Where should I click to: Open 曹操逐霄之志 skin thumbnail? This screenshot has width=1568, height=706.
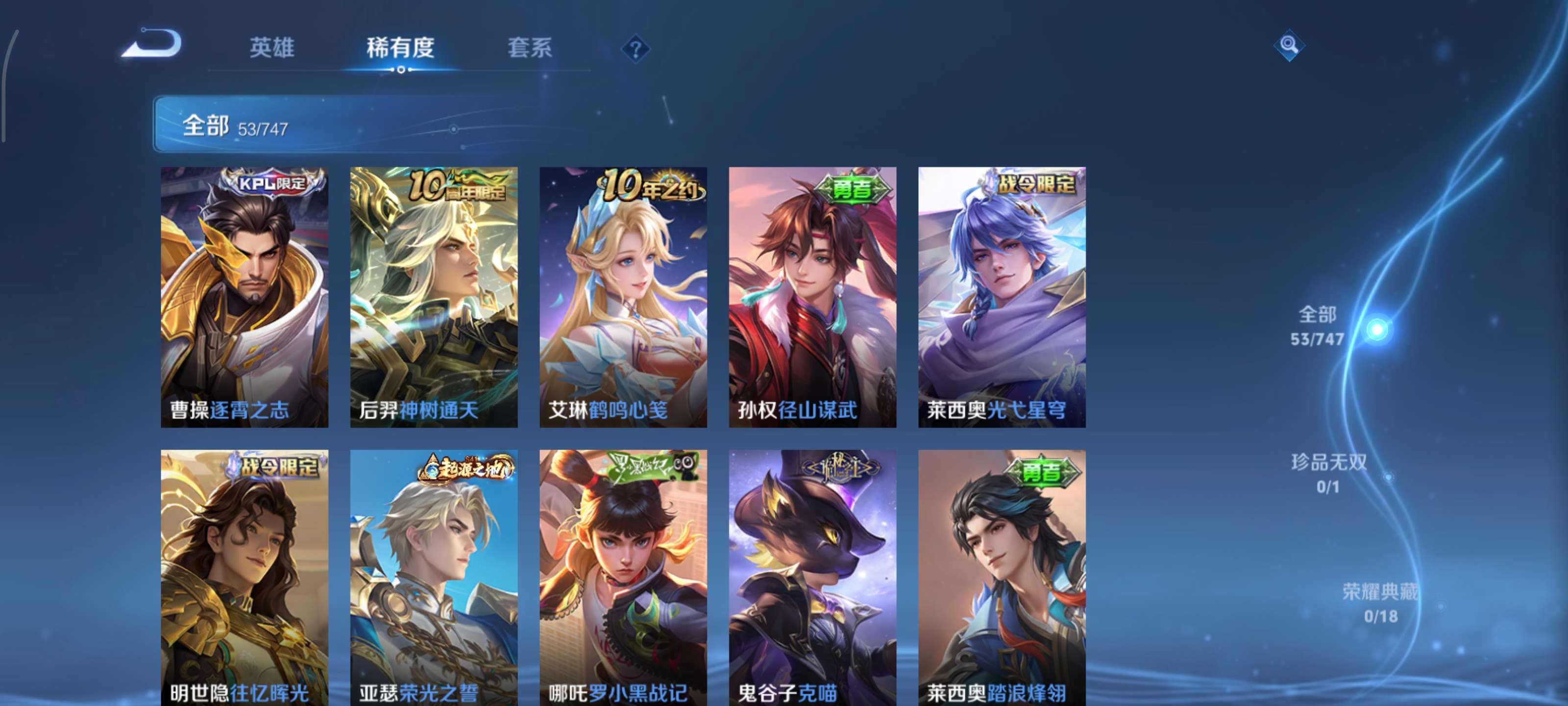coord(245,299)
